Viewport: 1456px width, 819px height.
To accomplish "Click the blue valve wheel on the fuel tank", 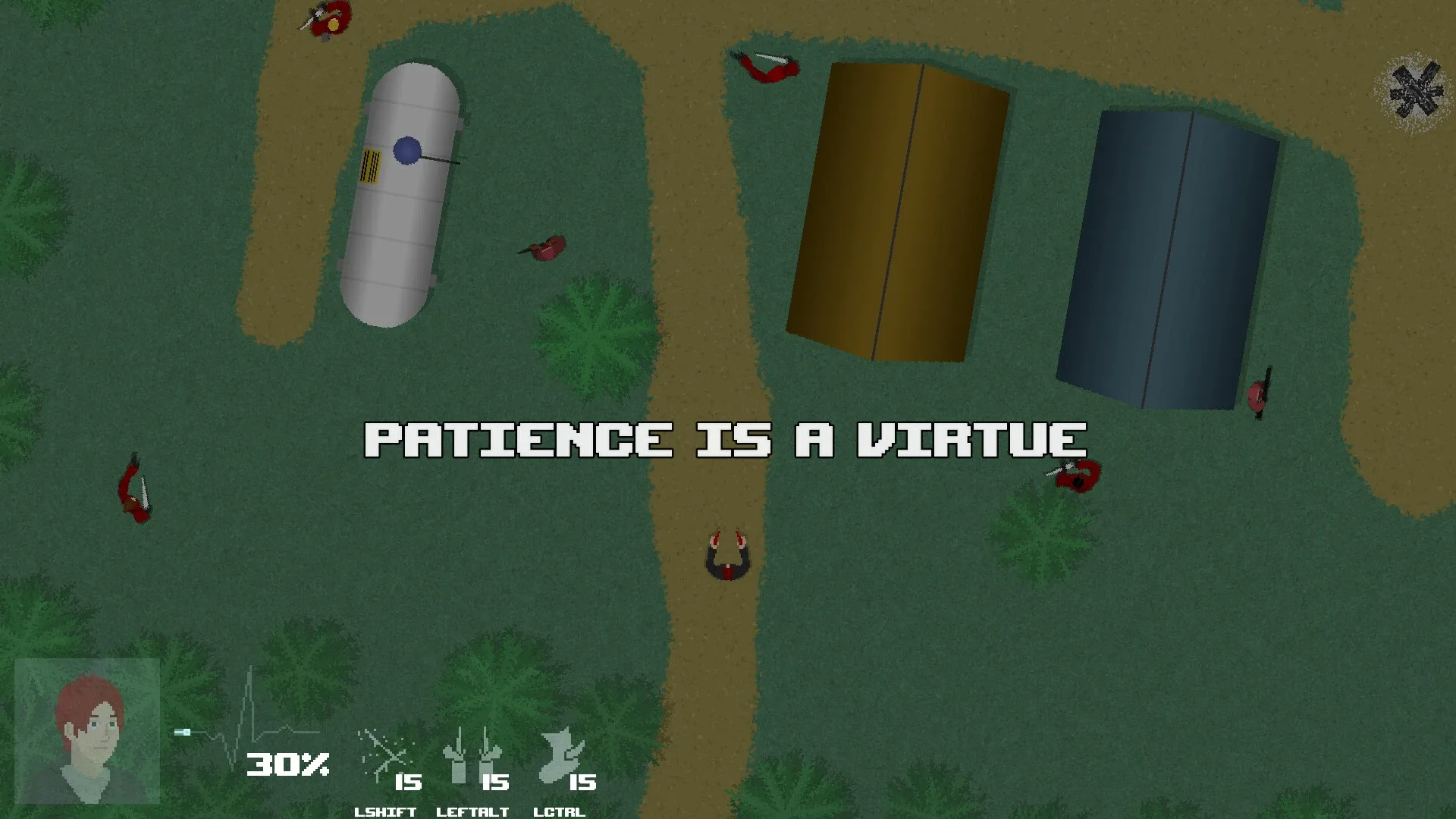I will tap(406, 150).
